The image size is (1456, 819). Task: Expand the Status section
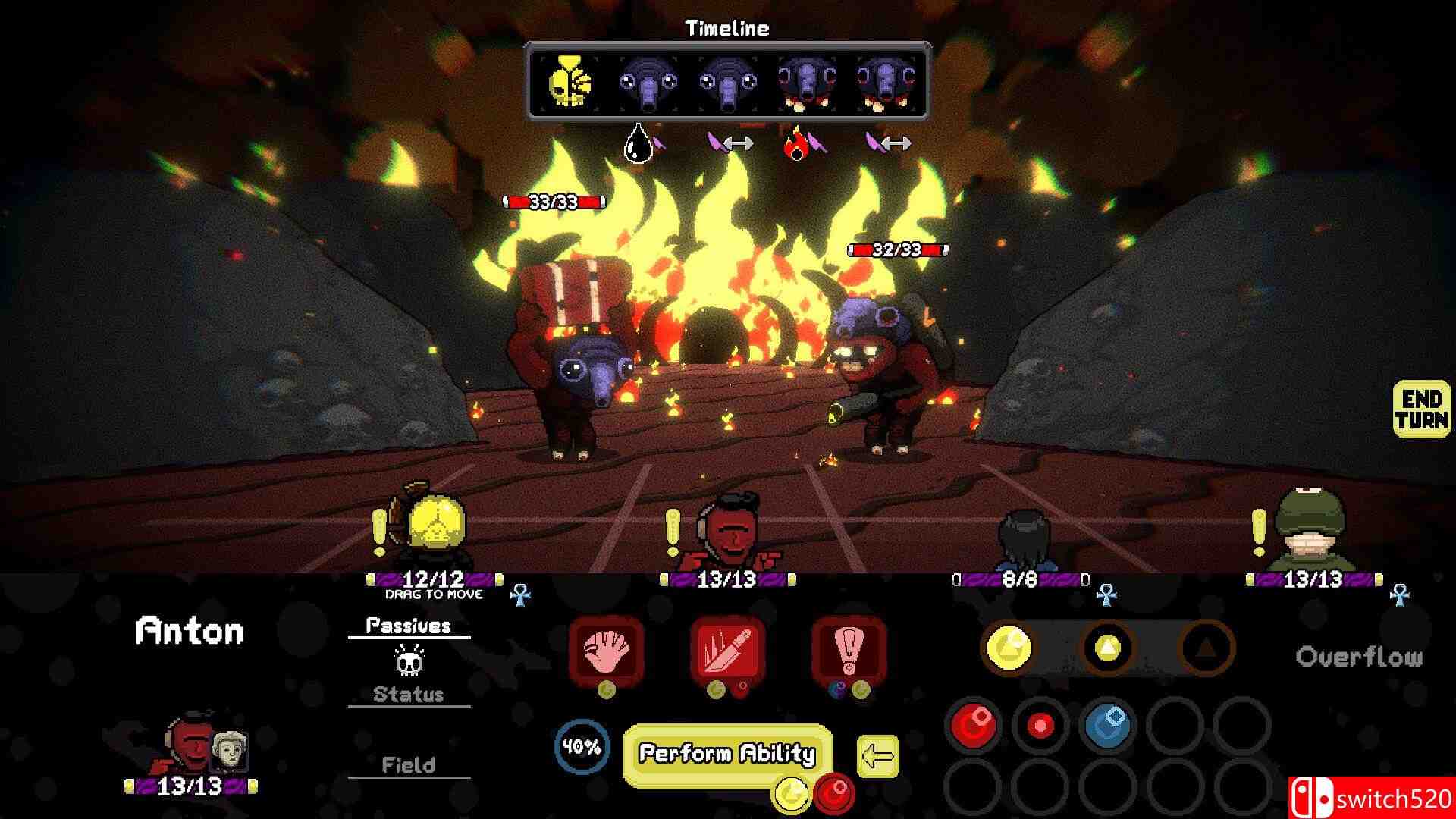click(409, 694)
